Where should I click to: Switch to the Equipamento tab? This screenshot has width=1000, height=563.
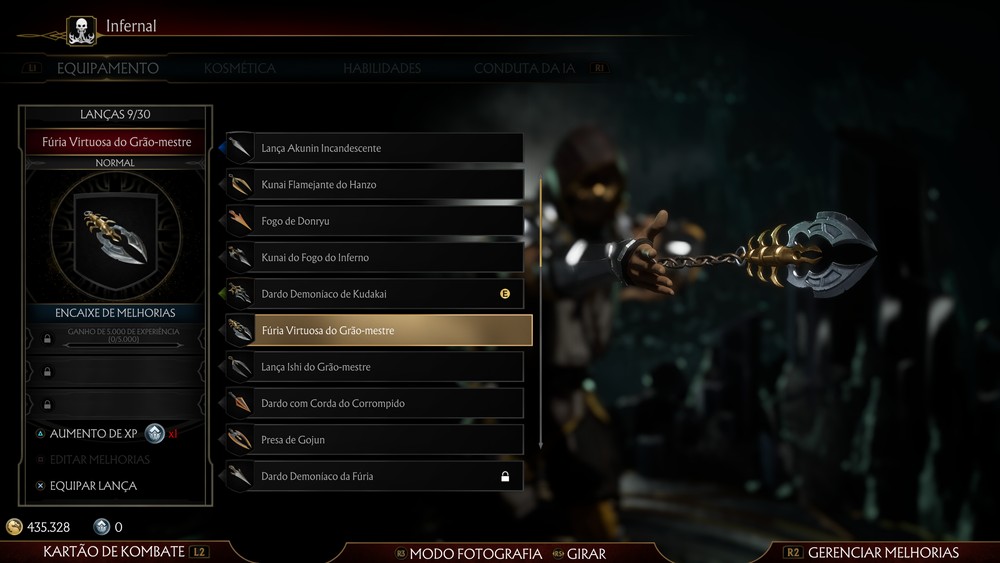107,69
